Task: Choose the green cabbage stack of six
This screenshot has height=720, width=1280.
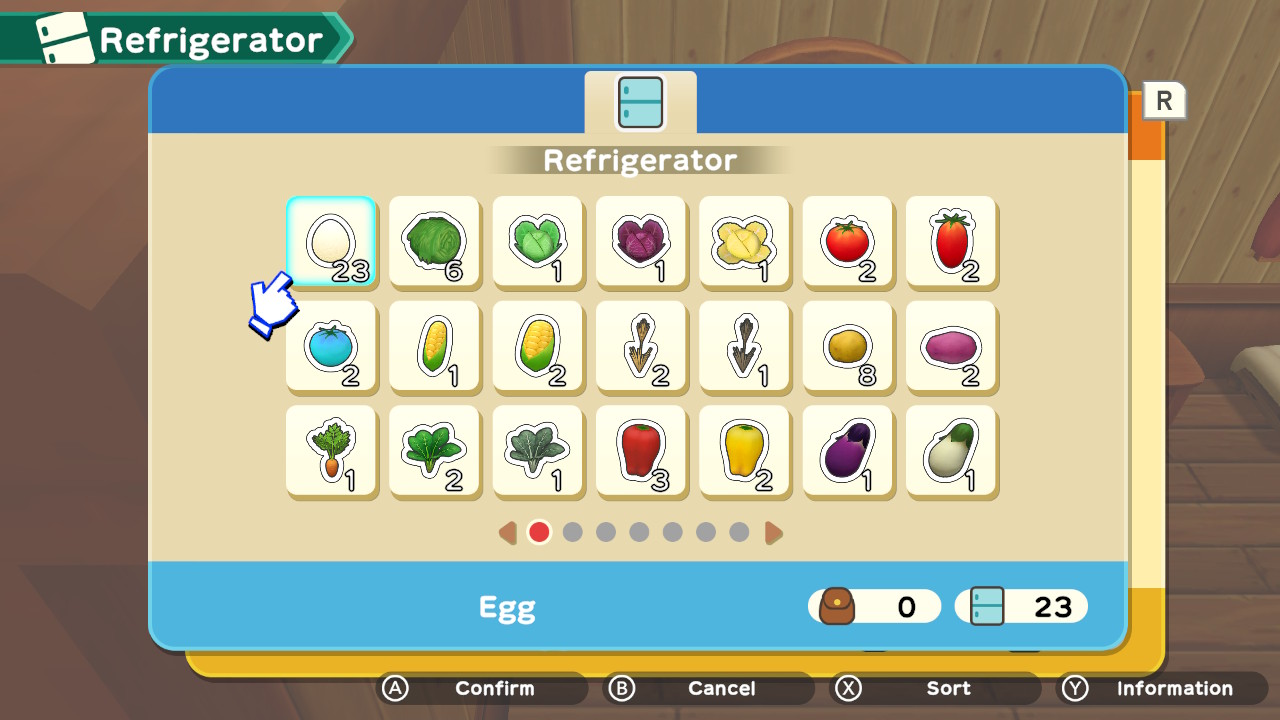Action: pyautogui.click(x=434, y=241)
